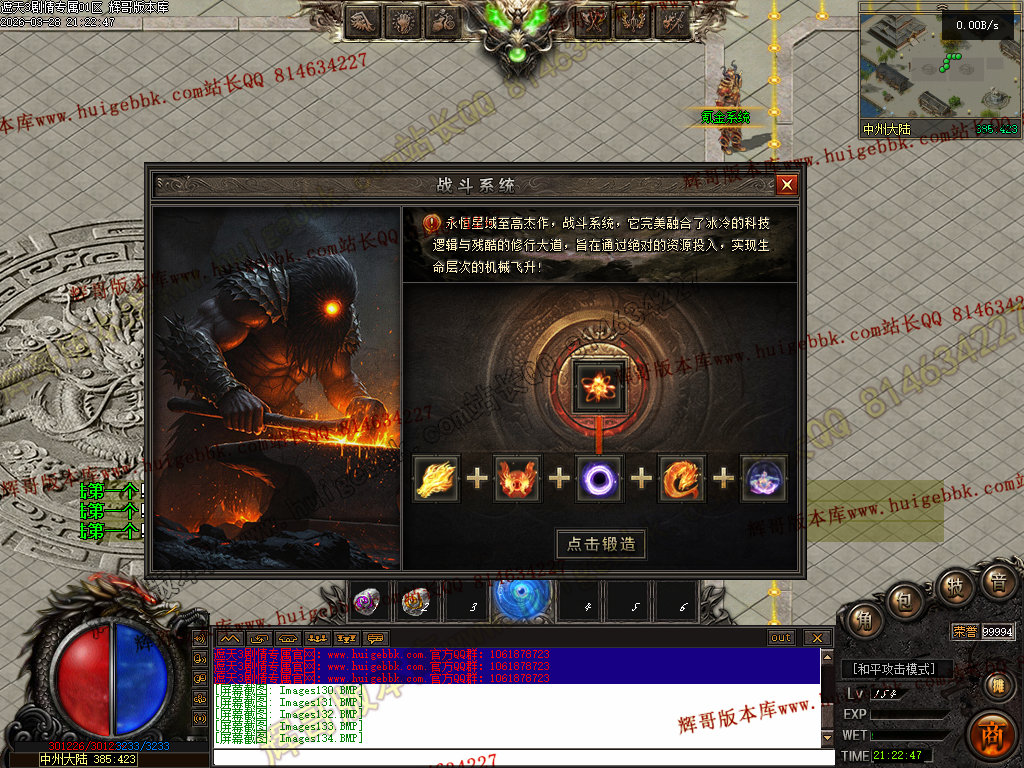This screenshot has width=1024, height=768.
Task: Select the orange fire swirl material slot
Action: click(682, 478)
